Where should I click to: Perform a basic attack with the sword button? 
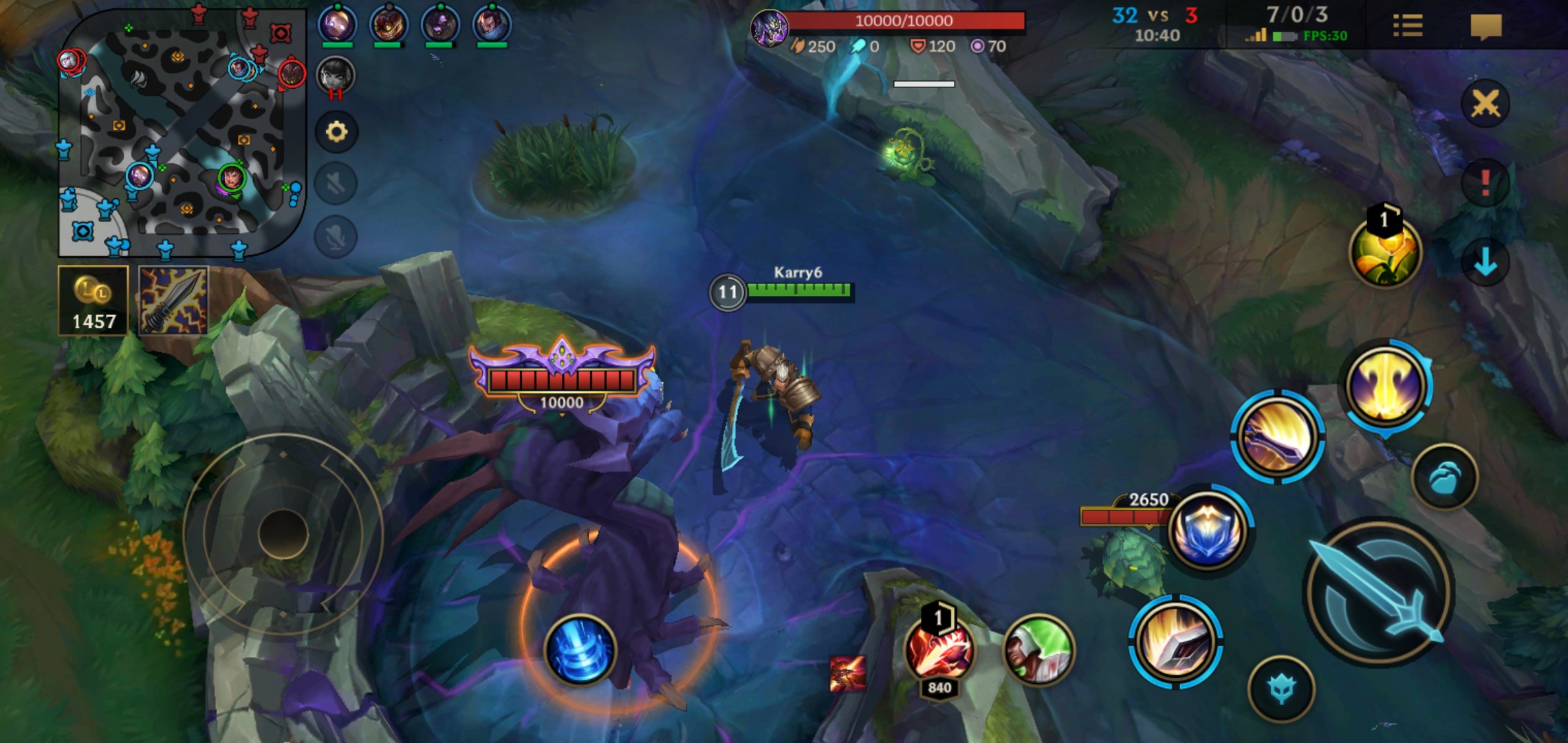point(1379,593)
